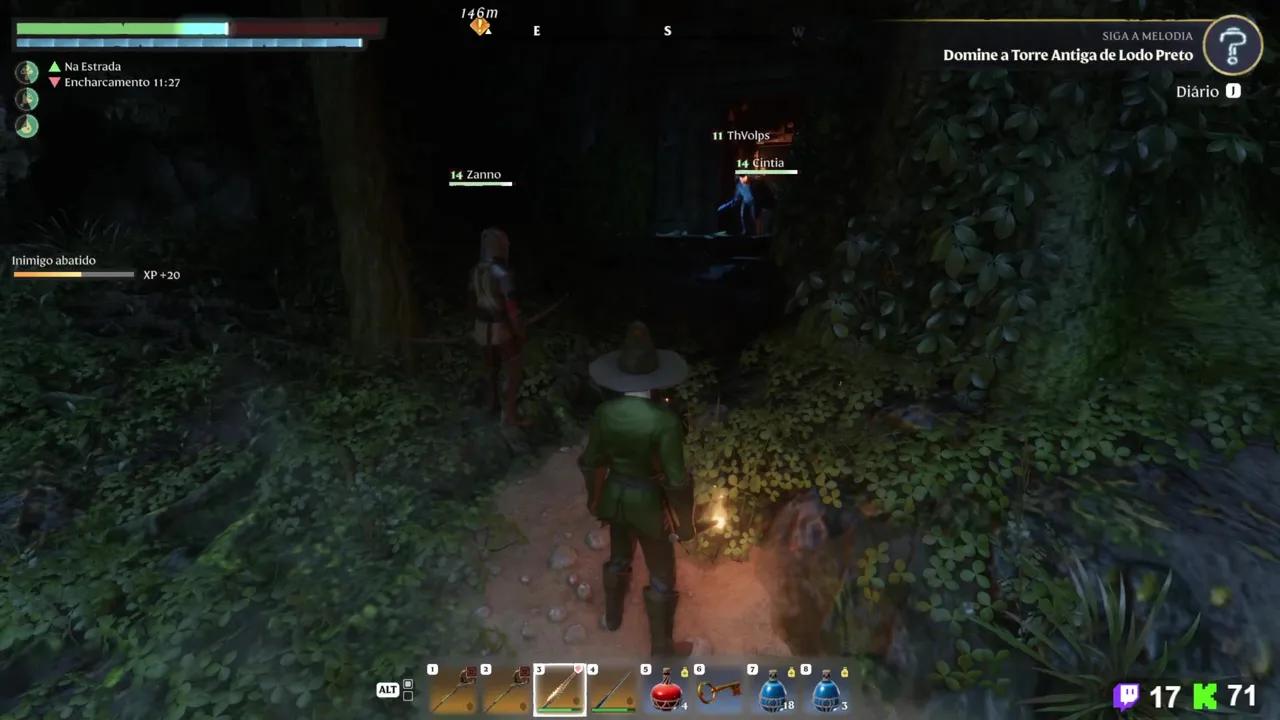Click the topmost party member portrait
Viewport: 1280px width, 720px height.
pyautogui.click(x=26, y=71)
